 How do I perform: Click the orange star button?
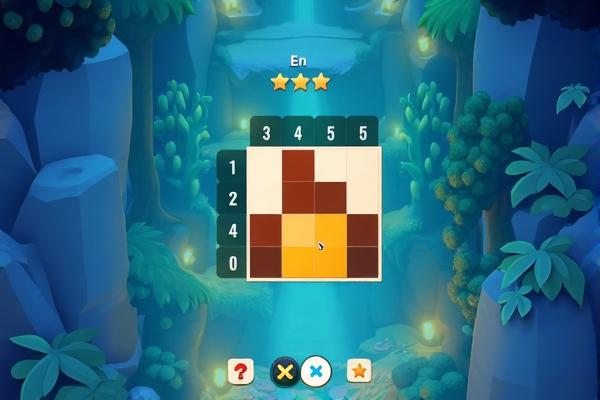[359, 371]
